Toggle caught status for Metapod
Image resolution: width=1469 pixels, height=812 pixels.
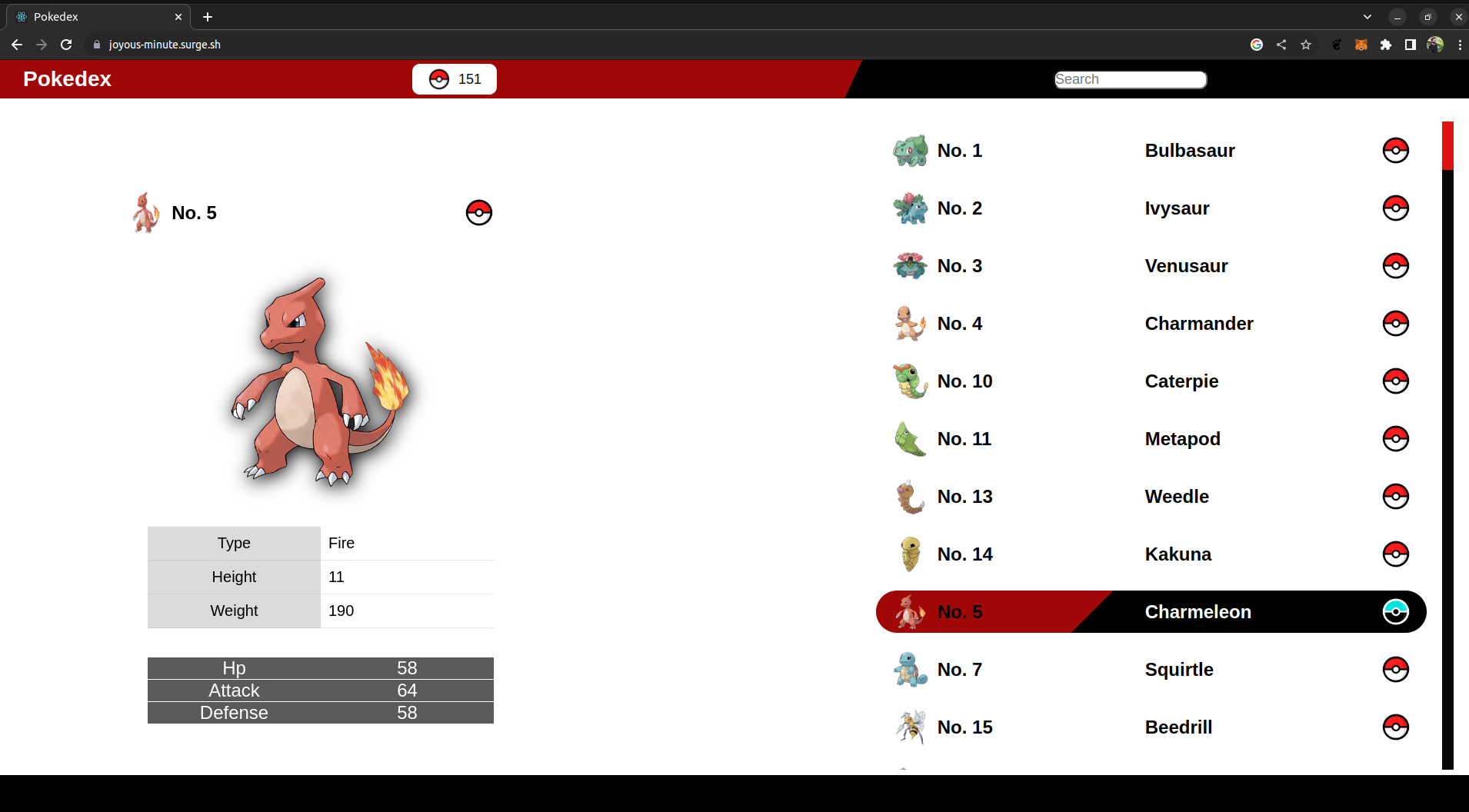click(1395, 438)
